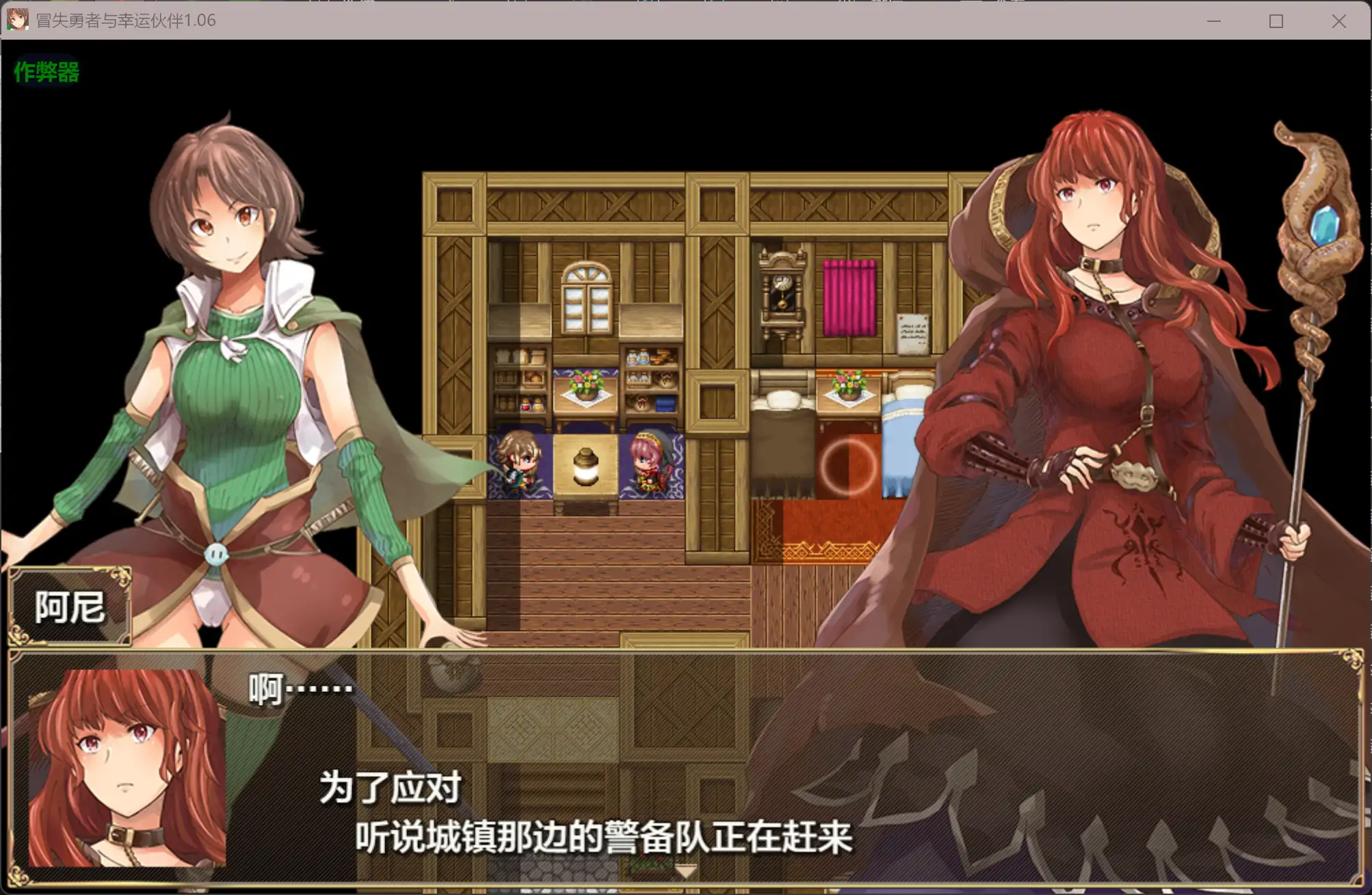Click the game title 冒失勇者与幸运伙伴1.06
Screen dimensions: 1372x895
(x=123, y=21)
